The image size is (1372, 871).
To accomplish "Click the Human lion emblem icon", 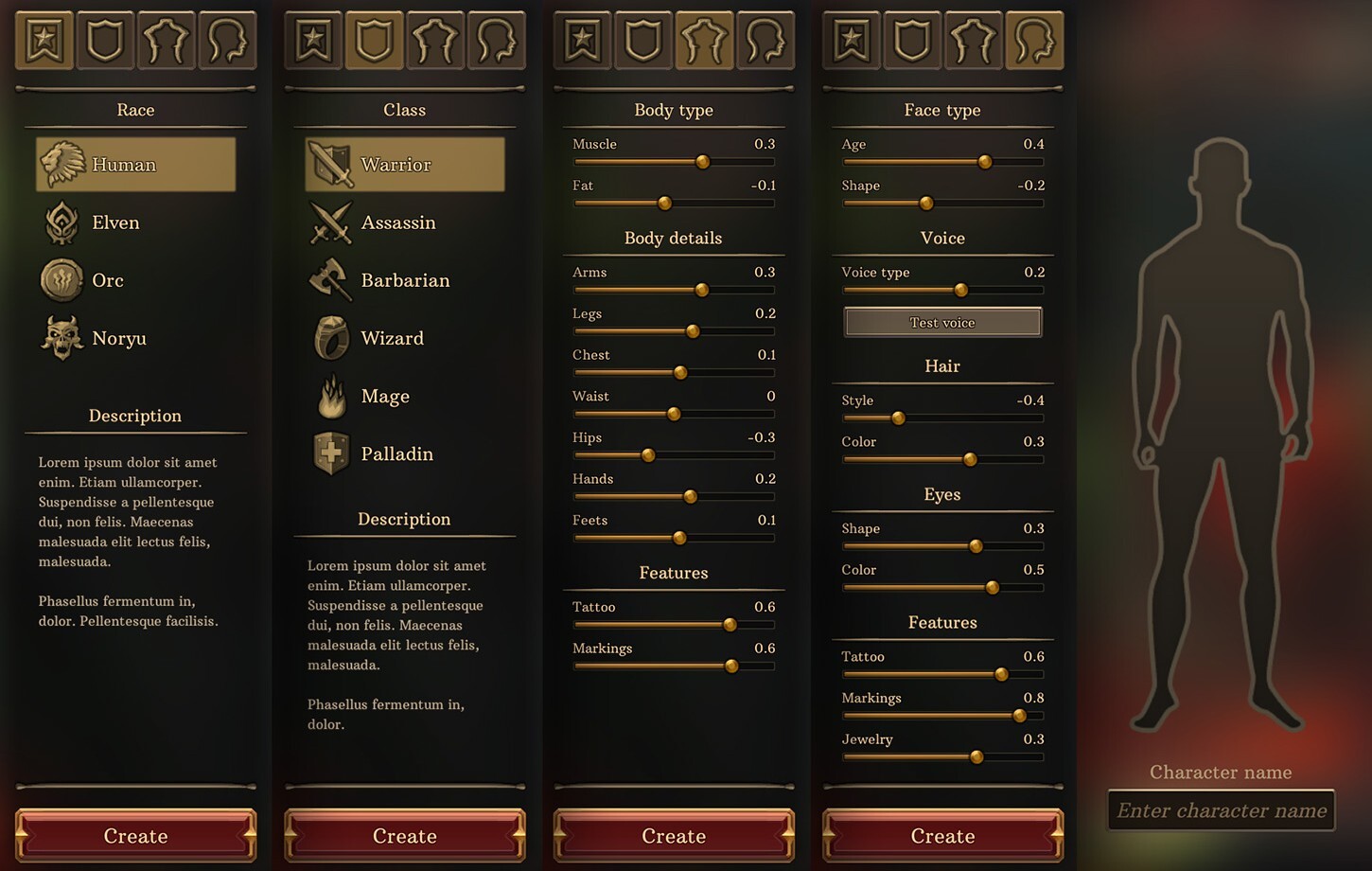I will [x=61, y=163].
